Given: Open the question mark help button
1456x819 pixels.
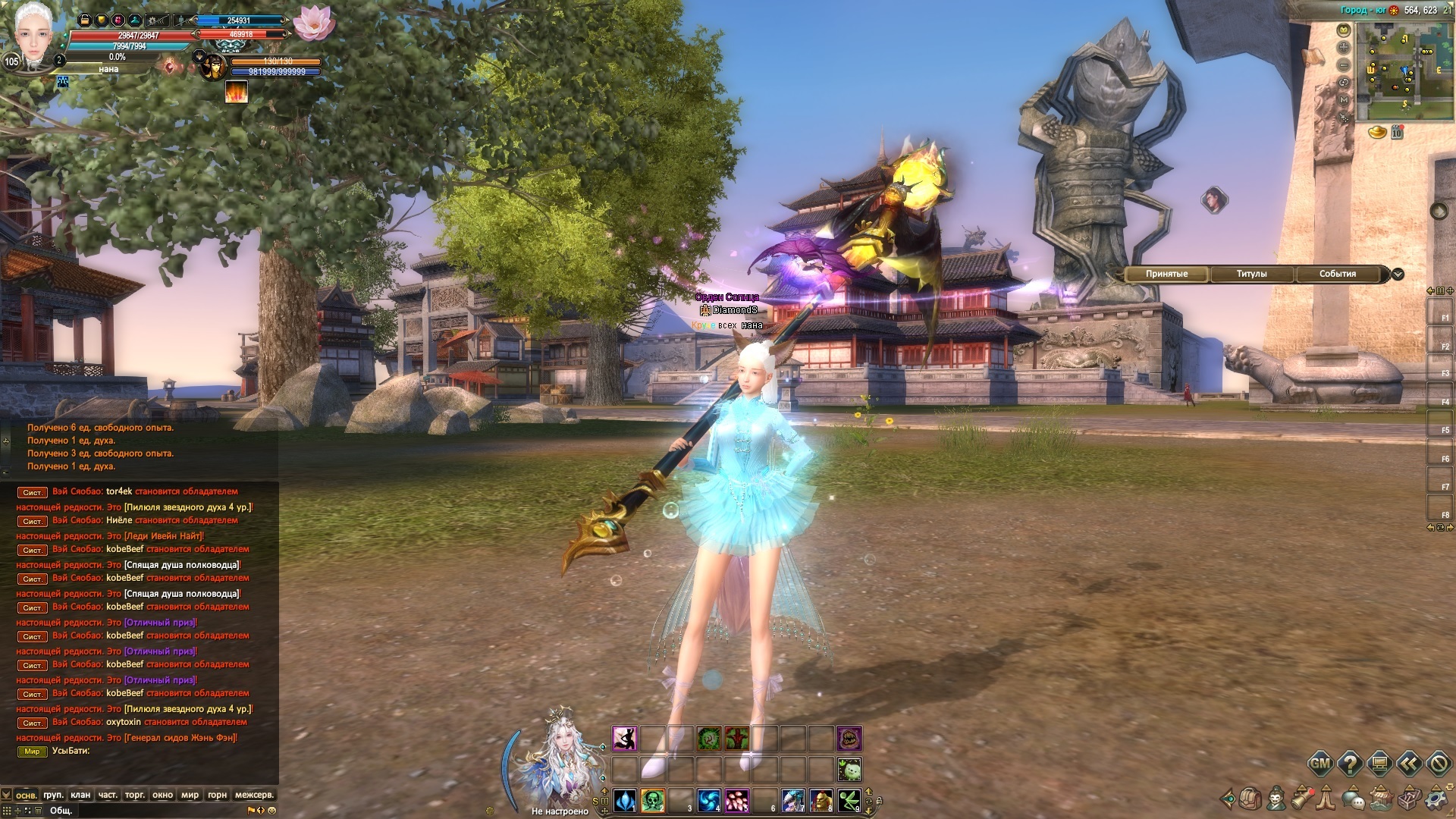Looking at the screenshot, I should click(x=1350, y=764).
